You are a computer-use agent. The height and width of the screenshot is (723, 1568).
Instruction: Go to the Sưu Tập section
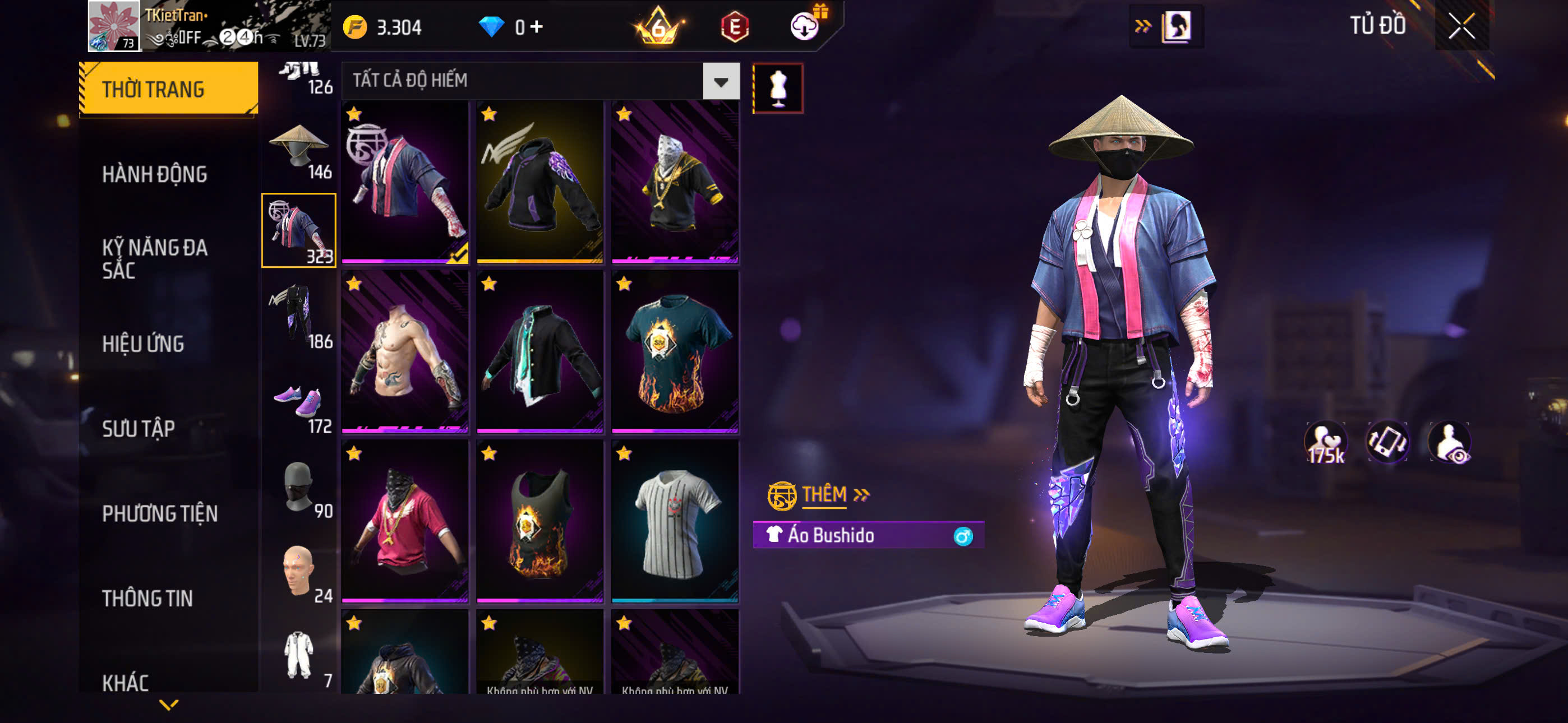point(139,428)
